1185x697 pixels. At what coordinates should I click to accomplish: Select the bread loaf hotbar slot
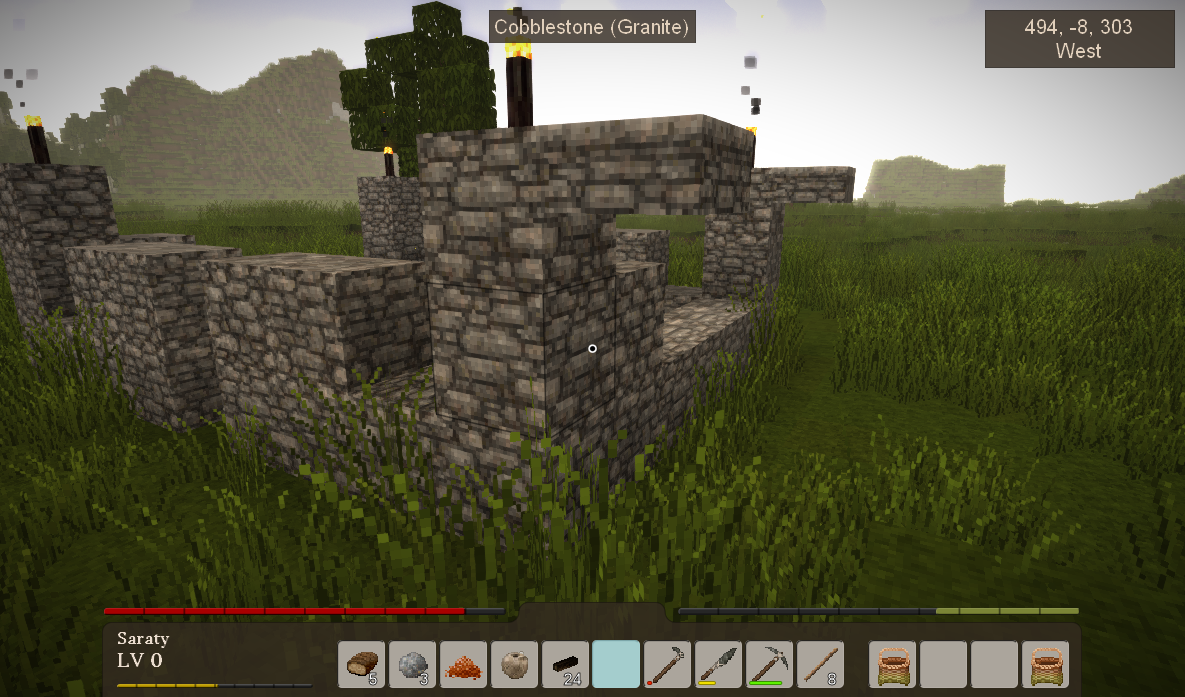coord(362,664)
